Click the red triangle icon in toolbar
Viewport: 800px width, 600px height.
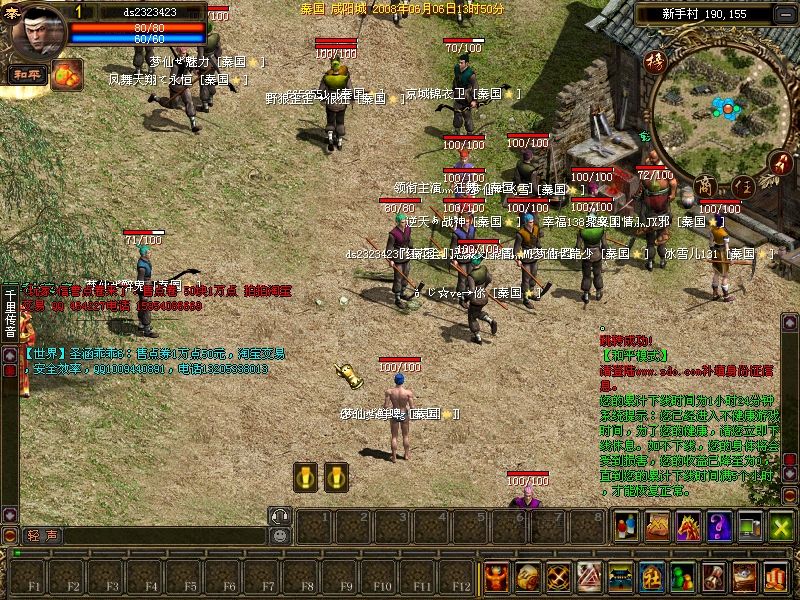click(590, 577)
